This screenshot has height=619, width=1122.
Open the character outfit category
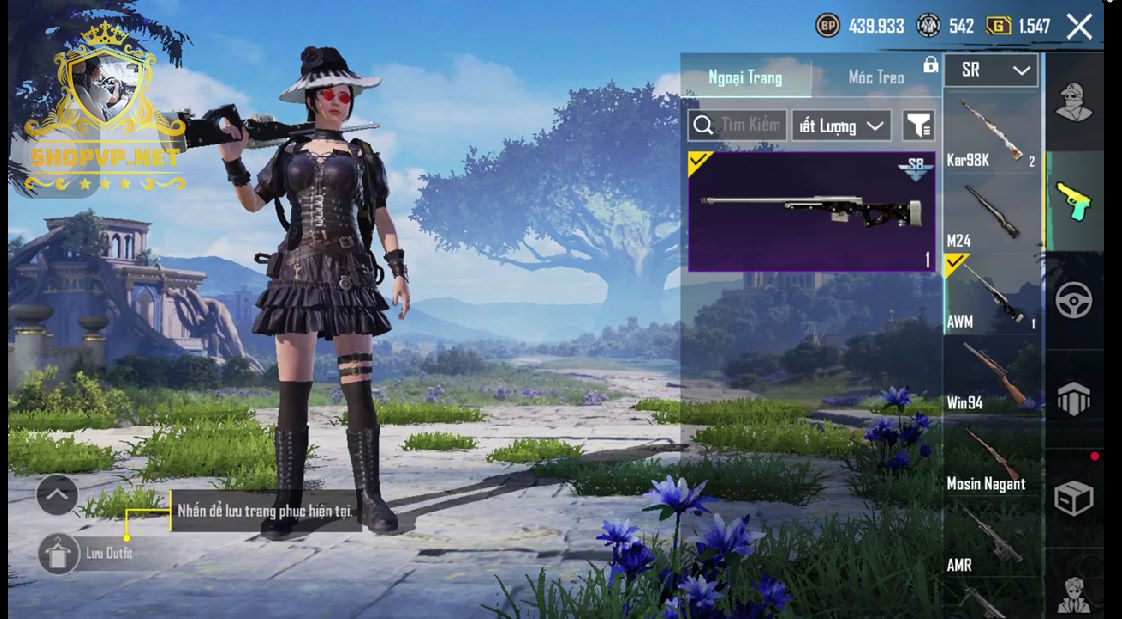tap(1074, 100)
